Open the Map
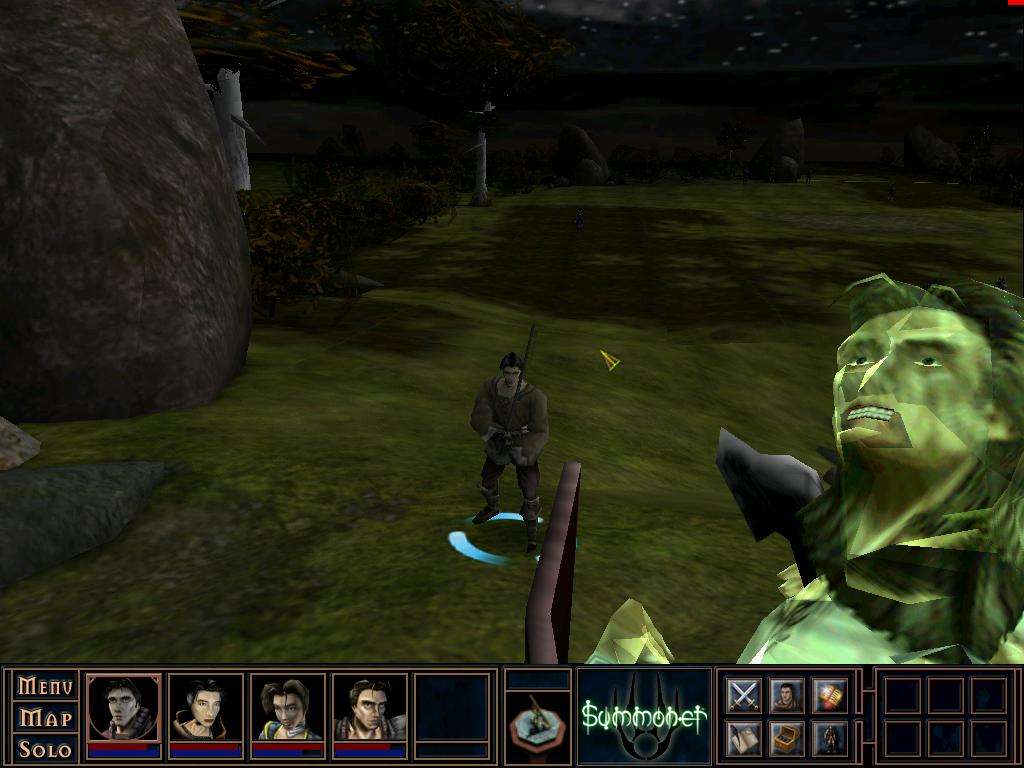Screen dimensions: 1024x768 point(45,718)
